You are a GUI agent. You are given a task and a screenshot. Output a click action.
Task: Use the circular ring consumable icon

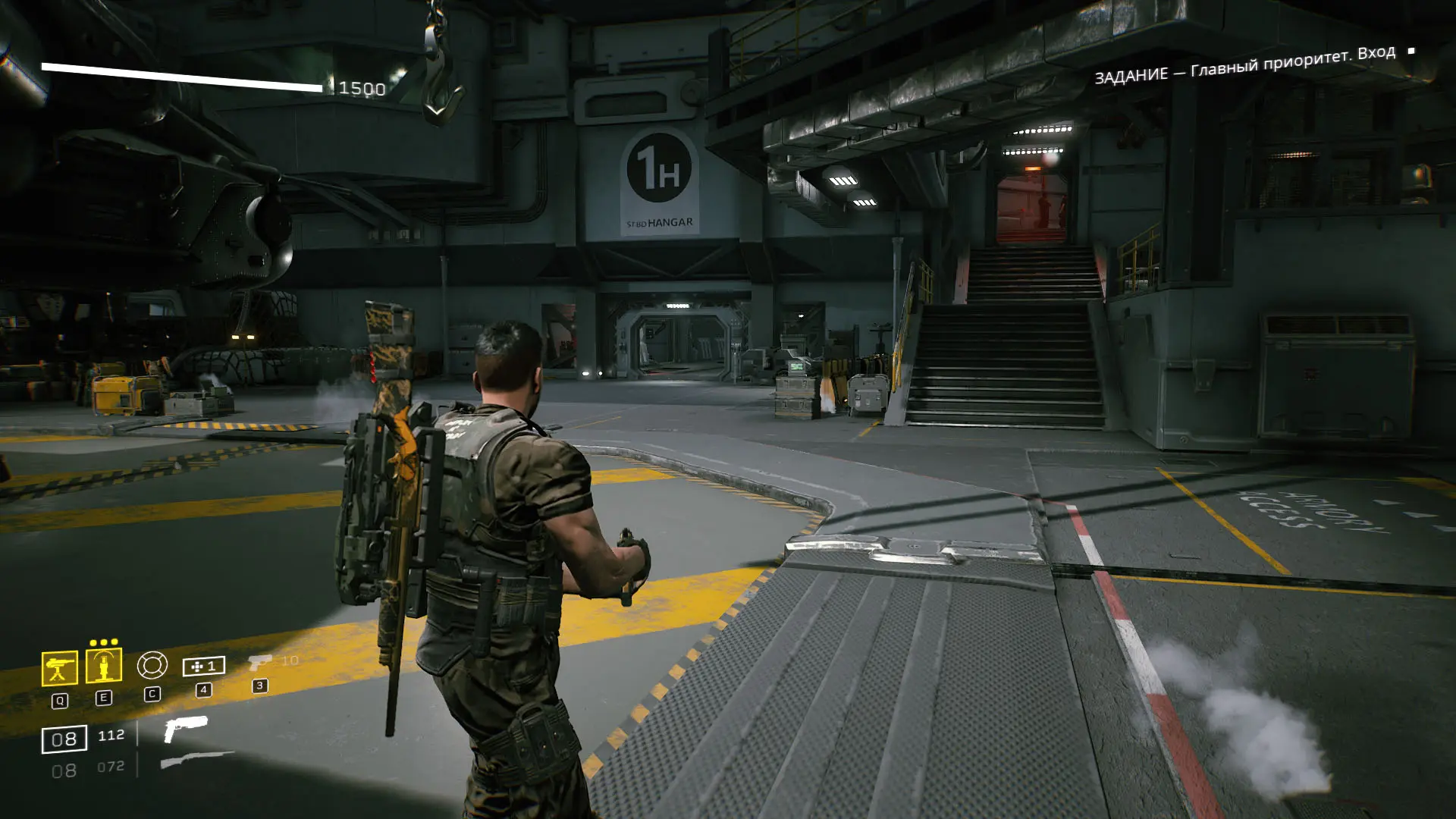point(152,665)
